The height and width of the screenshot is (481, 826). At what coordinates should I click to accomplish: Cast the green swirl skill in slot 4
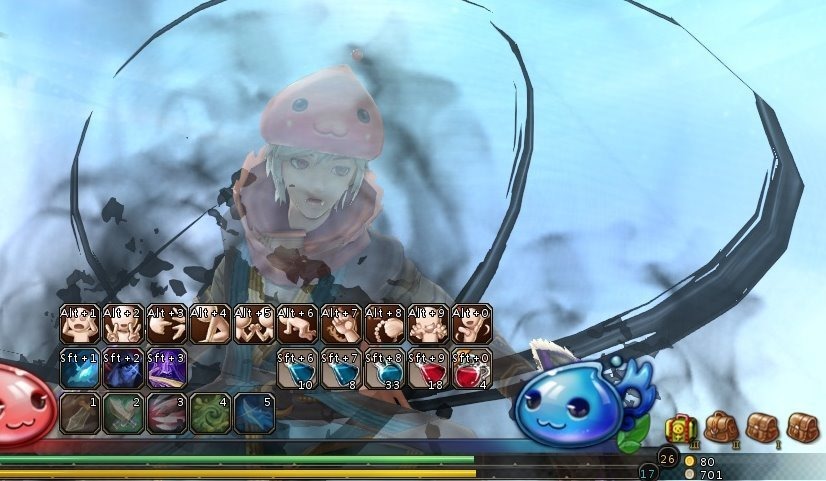pos(211,413)
